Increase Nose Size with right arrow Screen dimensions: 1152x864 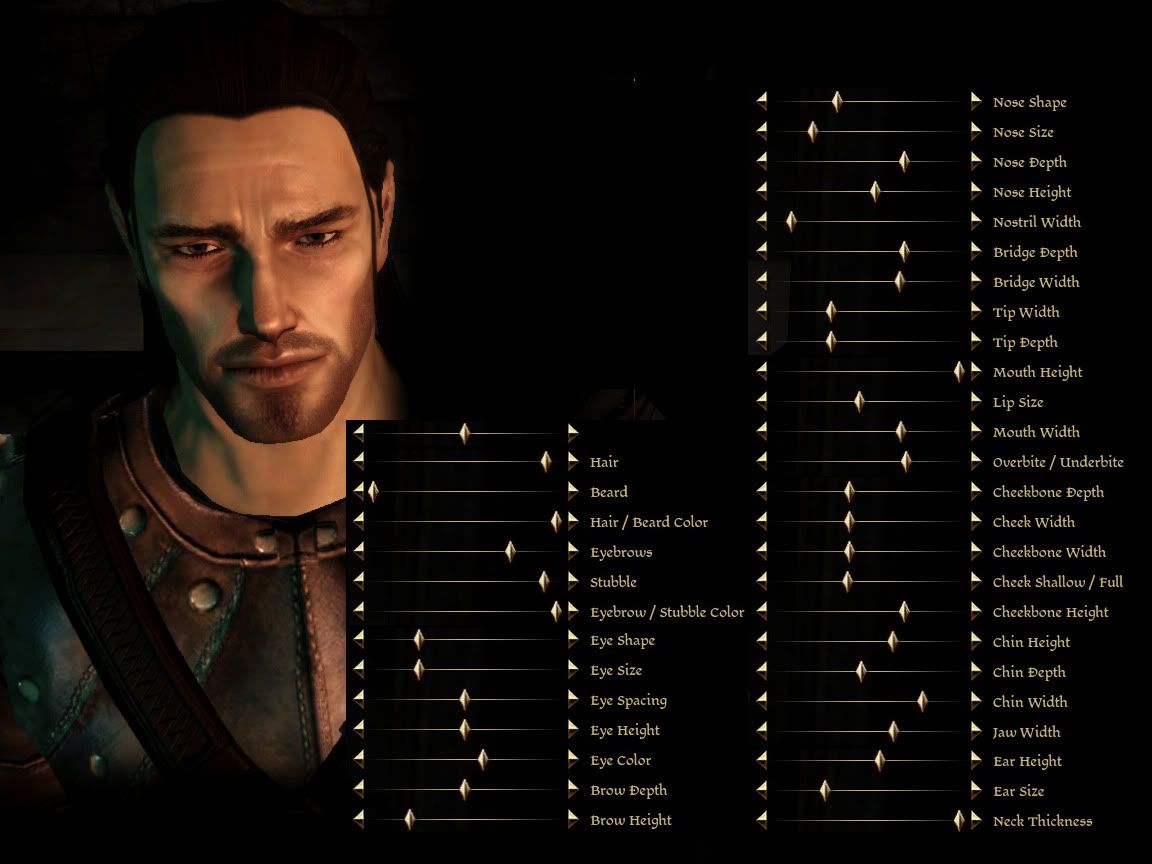976,131
